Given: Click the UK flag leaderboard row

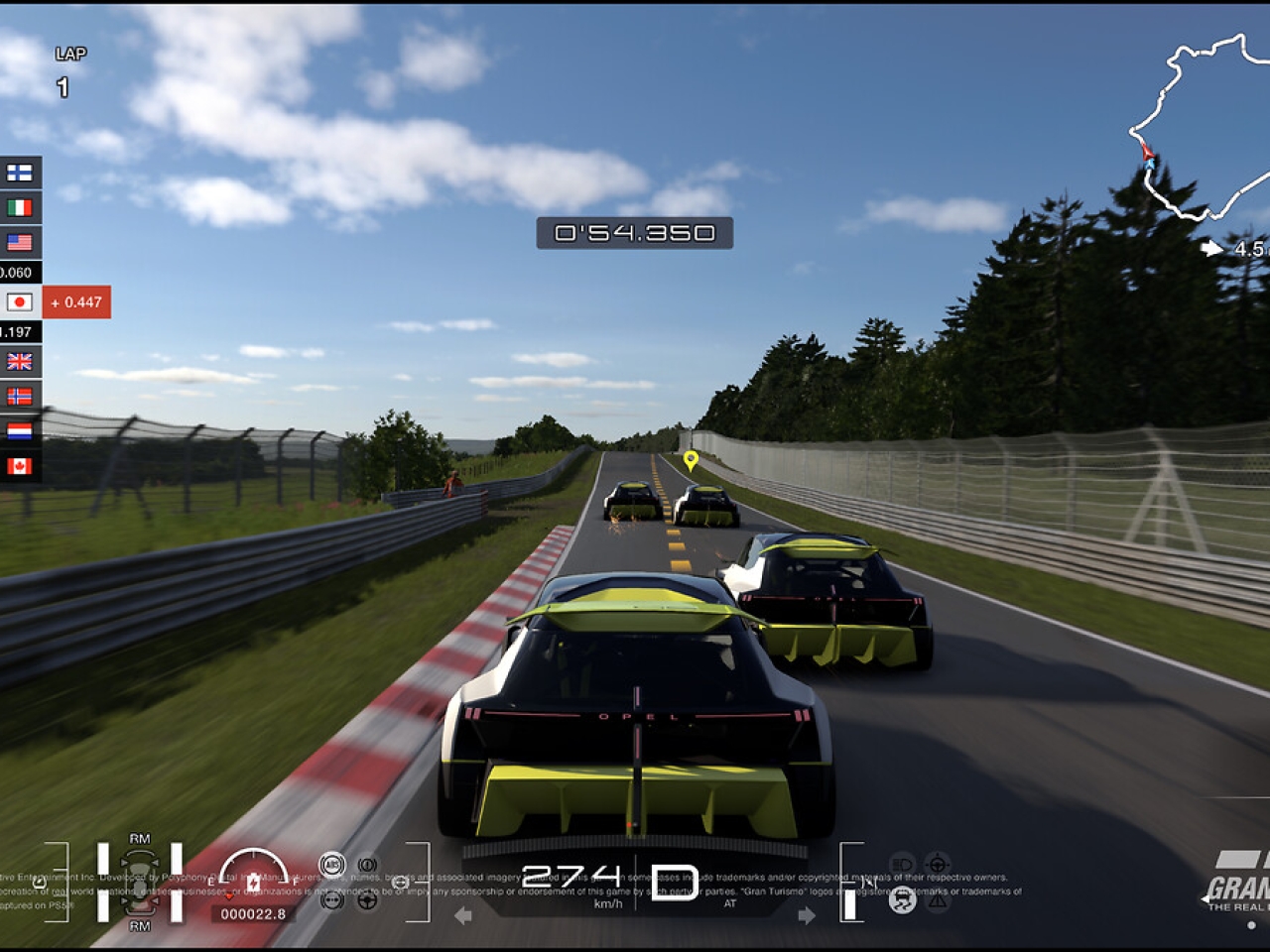Looking at the screenshot, I should 19,362.
